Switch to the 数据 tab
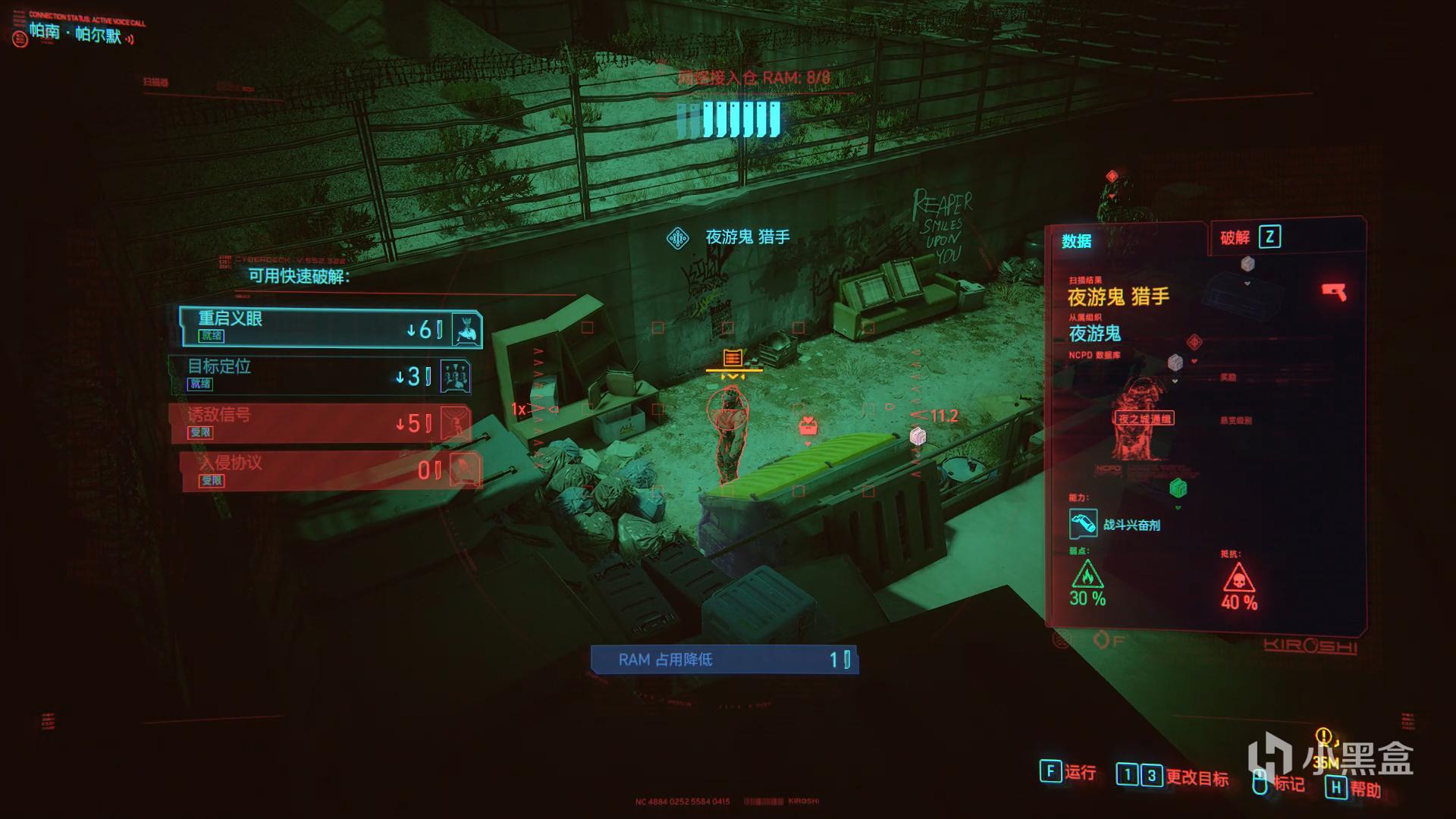The height and width of the screenshot is (819, 1456). (1077, 241)
